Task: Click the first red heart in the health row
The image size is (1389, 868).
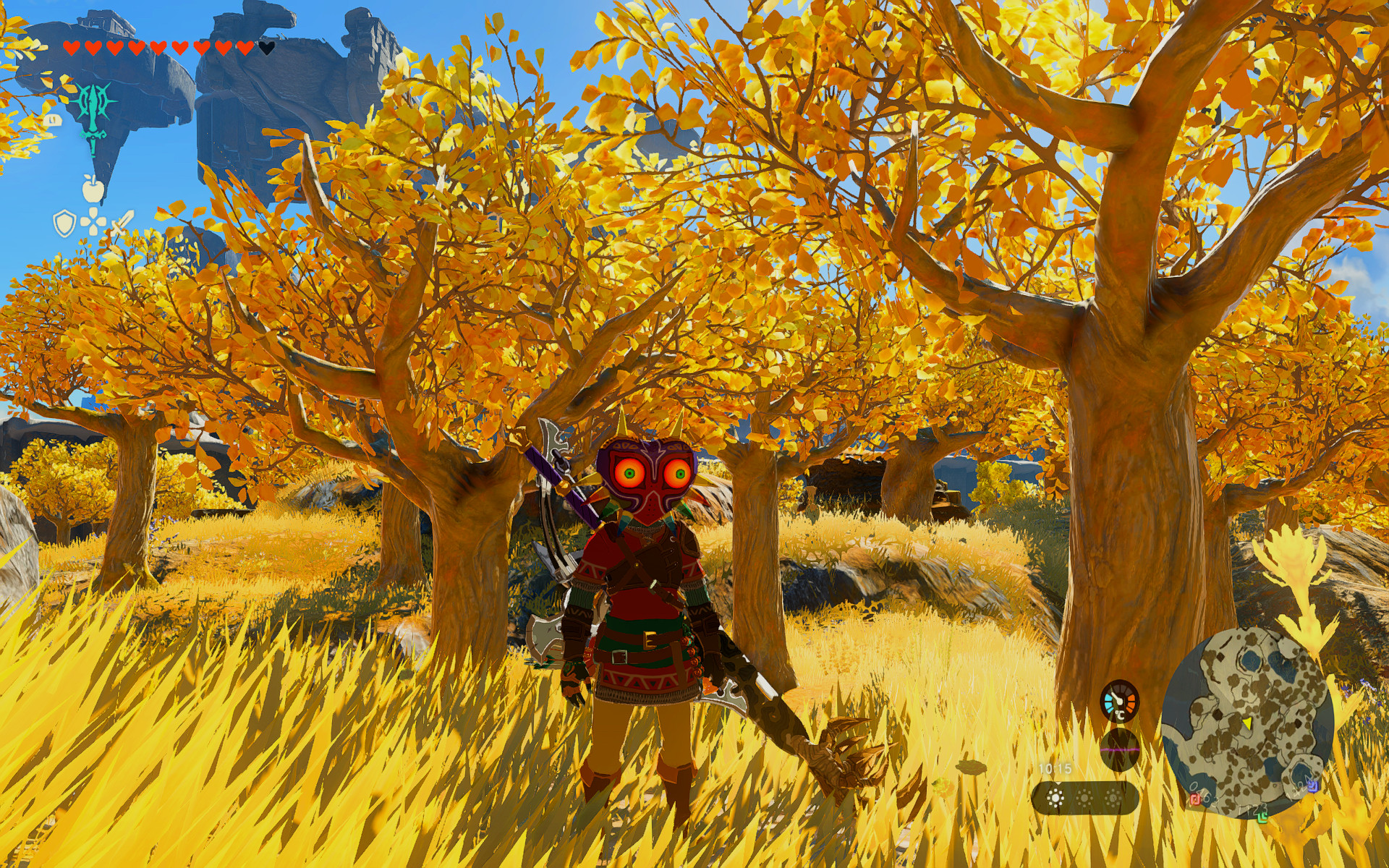Action: pos(72,48)
